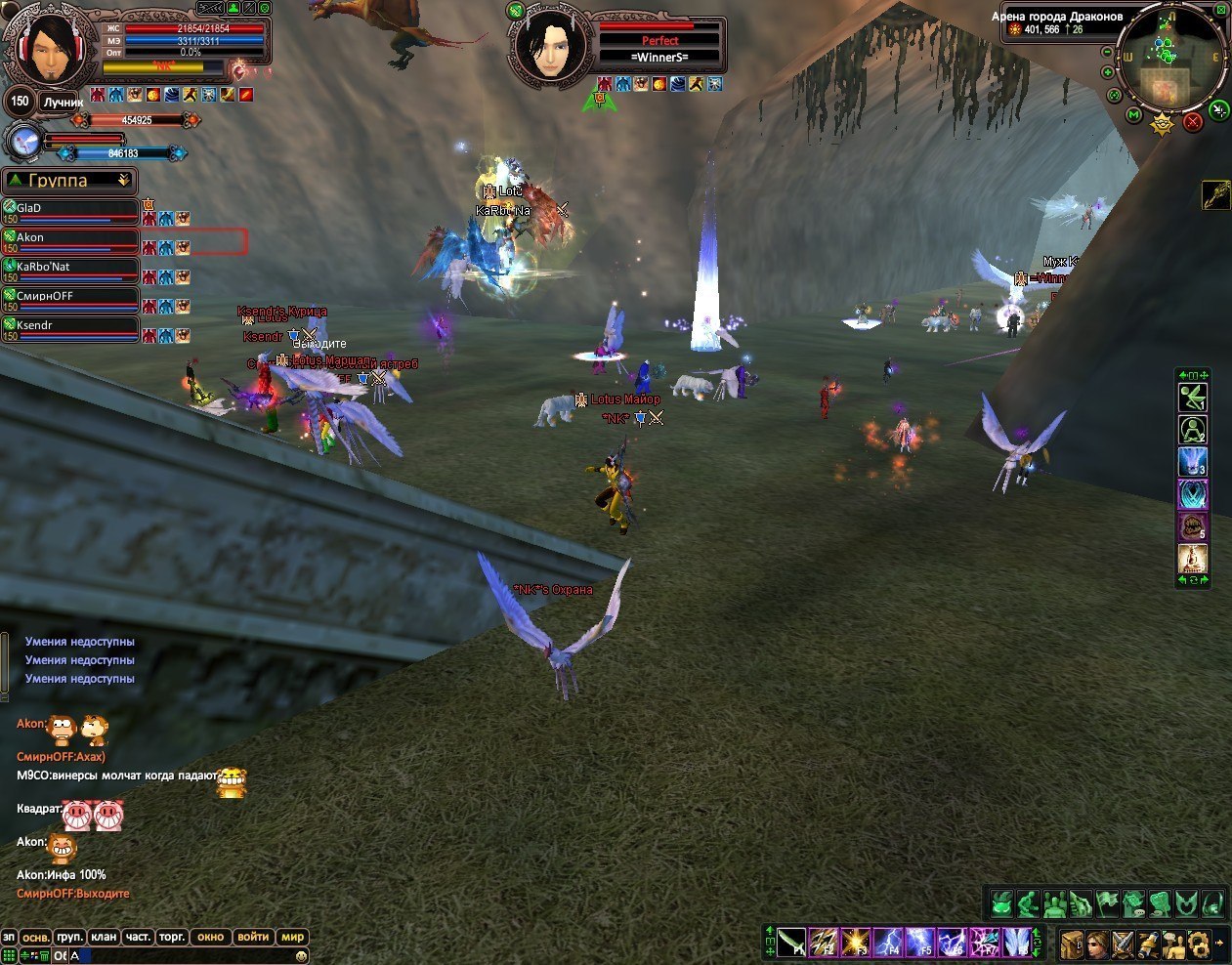Viewport: 1232px width, 965px height.
Task: Zoom in the minimap with plus button
Action: [1107, 72]
